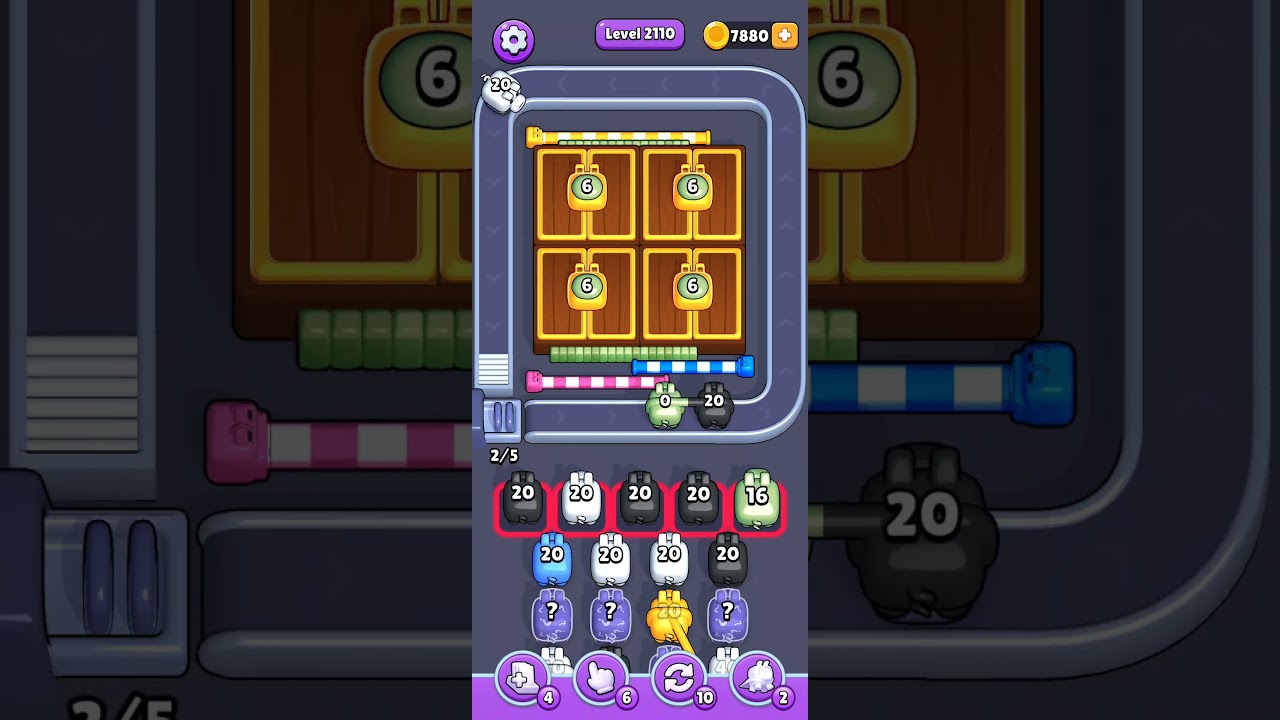Screen dimensions: 1280x720
Task: Open the settings gear menu
Action: (x=513, y=40)
